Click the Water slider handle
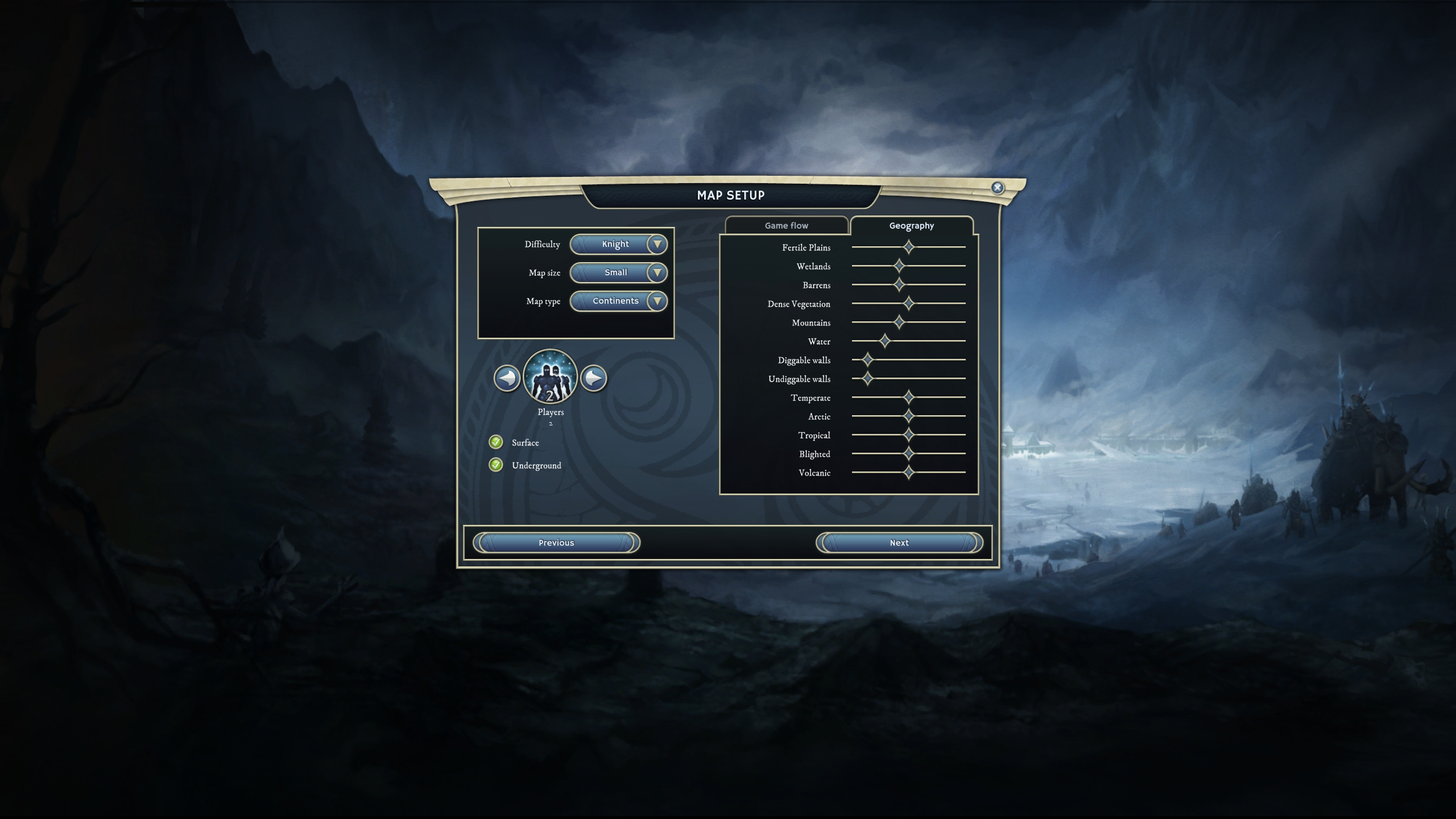The height and width of the screenshot is (819, 1456). pos(885,341)
